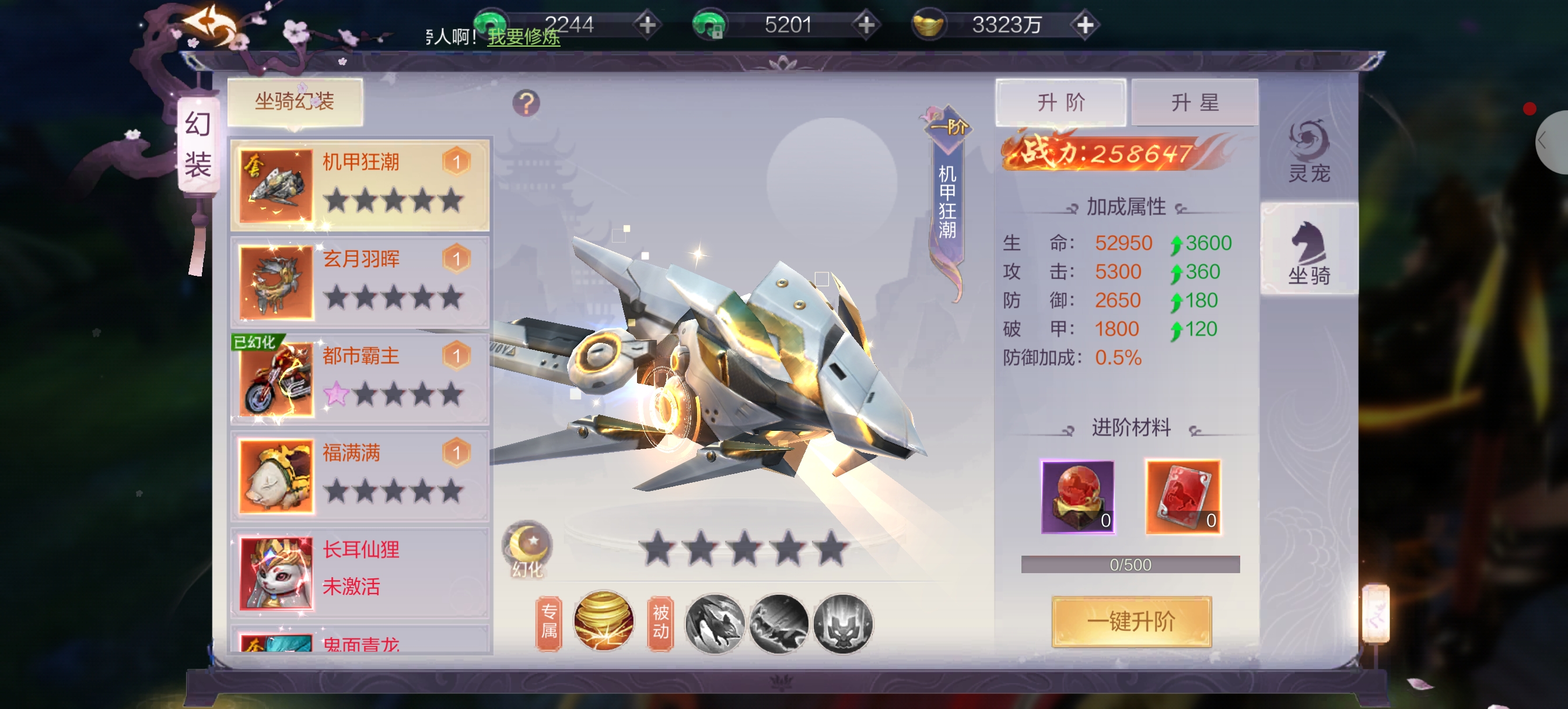1568x709 pixels.
Task: Select the 机甲狂潮 mount entry
Action: click(x=360, y=184)
